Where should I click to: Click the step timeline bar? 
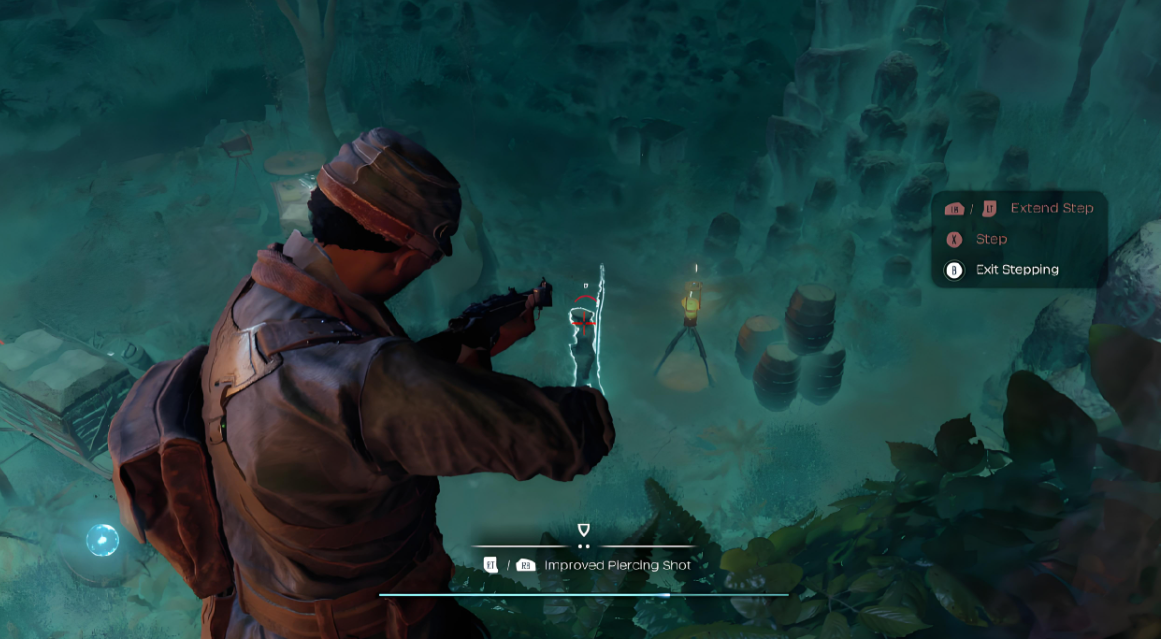[x=583, y=595]
